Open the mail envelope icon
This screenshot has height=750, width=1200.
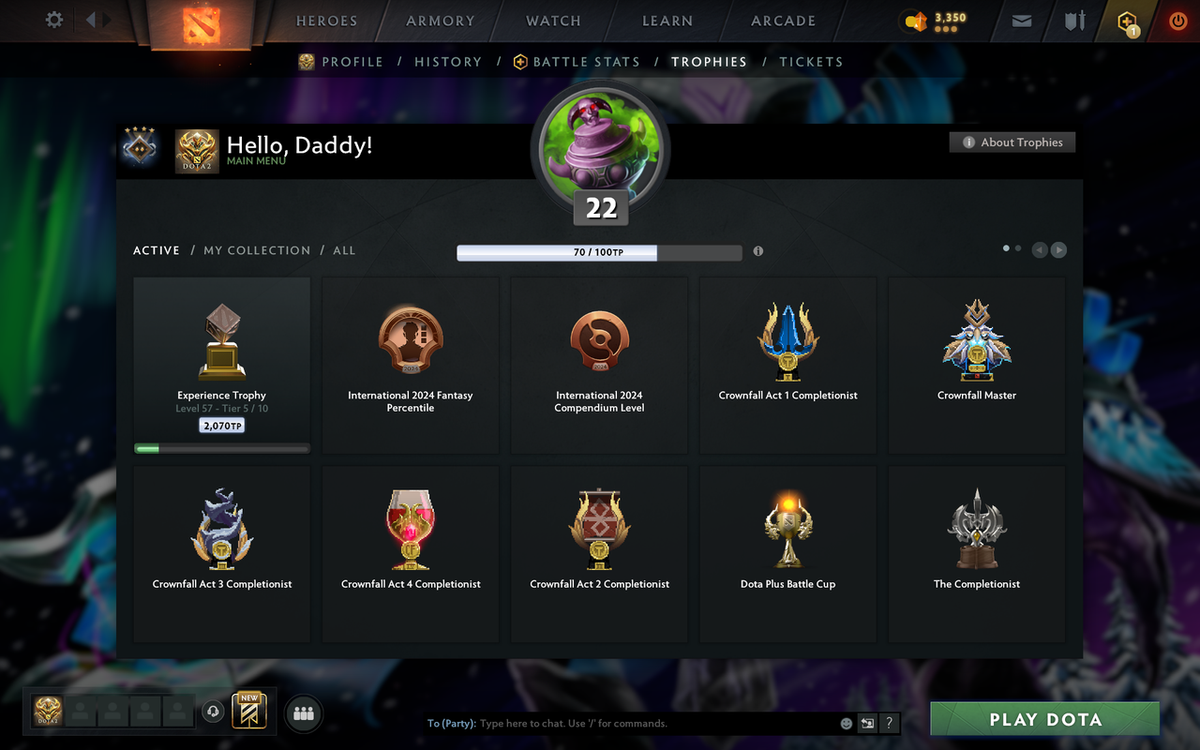click(x=1021, y=21)
